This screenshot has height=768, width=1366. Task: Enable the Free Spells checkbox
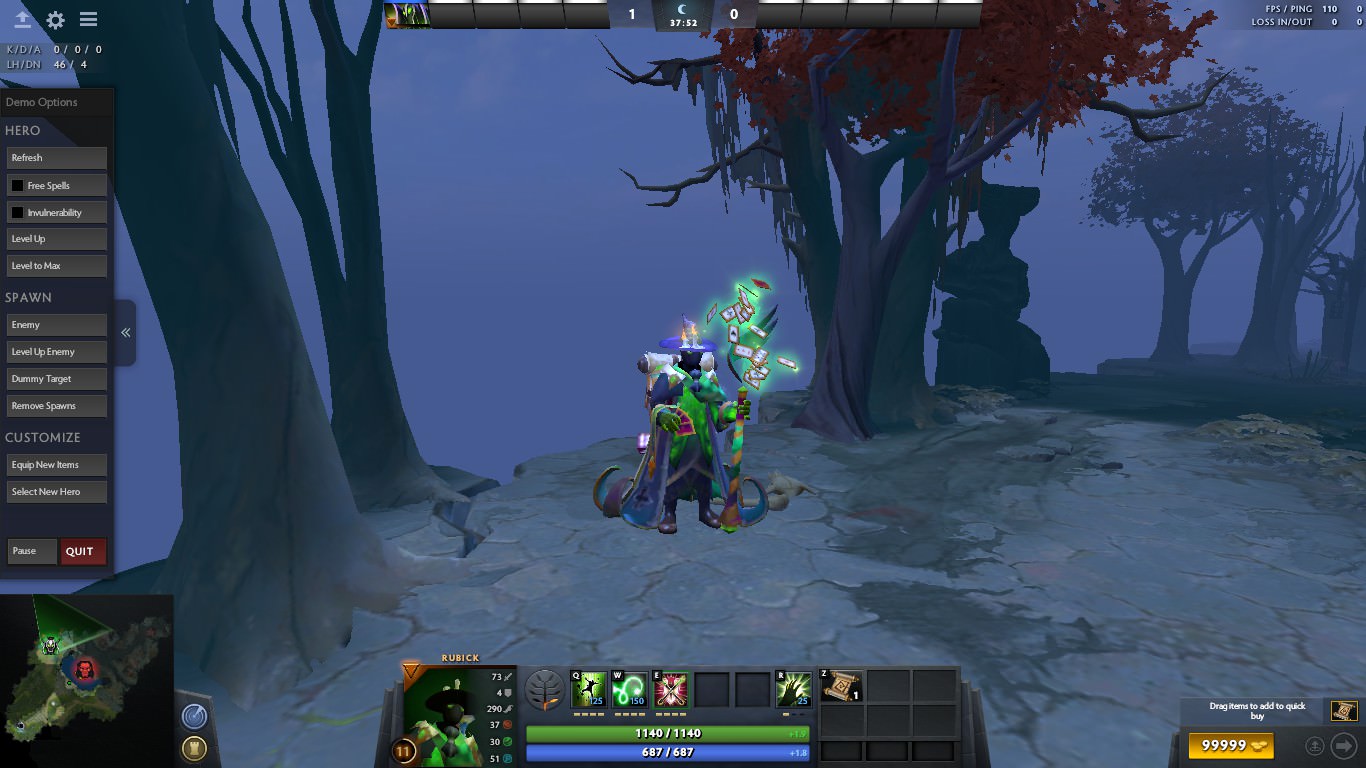pos(17,185)
